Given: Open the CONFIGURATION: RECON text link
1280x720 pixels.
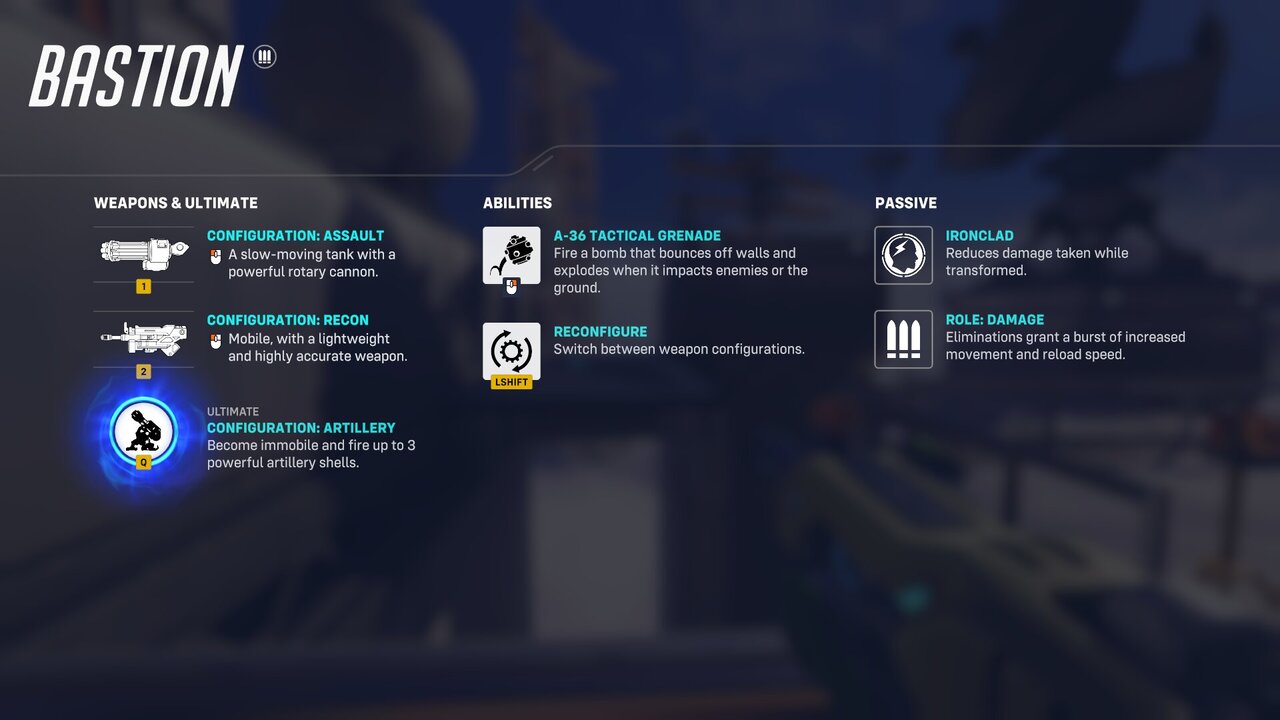Looking at the screenshot, I should click(x=287, y=319).
